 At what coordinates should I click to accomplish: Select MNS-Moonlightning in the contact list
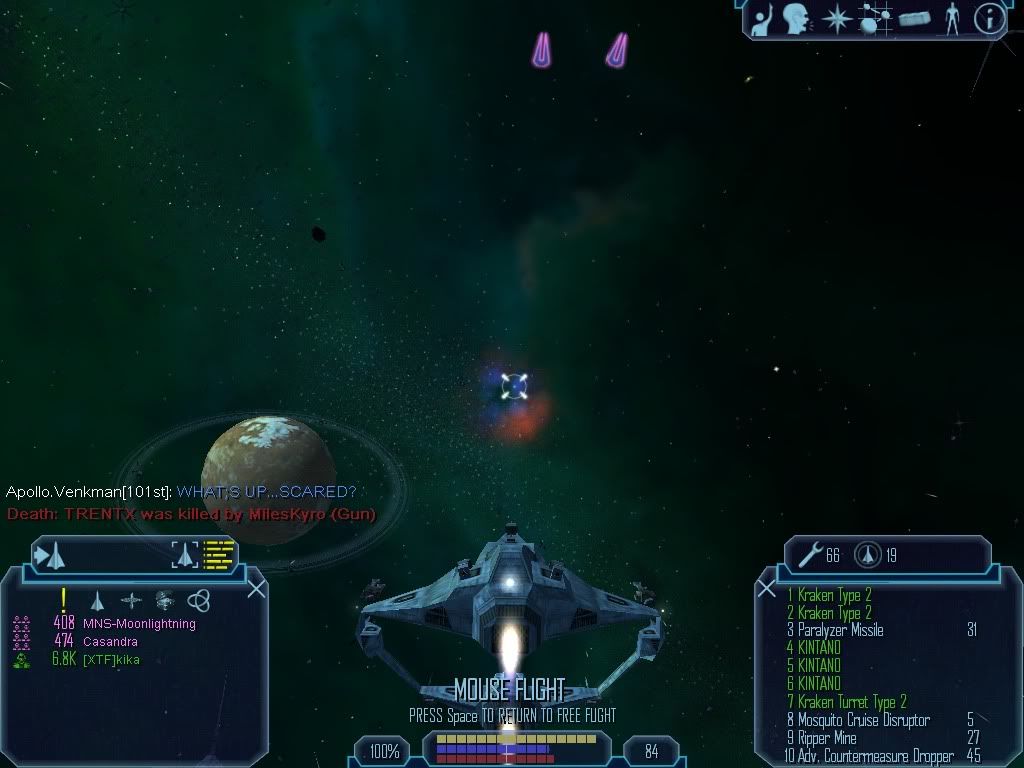click(x=139, y=624)
